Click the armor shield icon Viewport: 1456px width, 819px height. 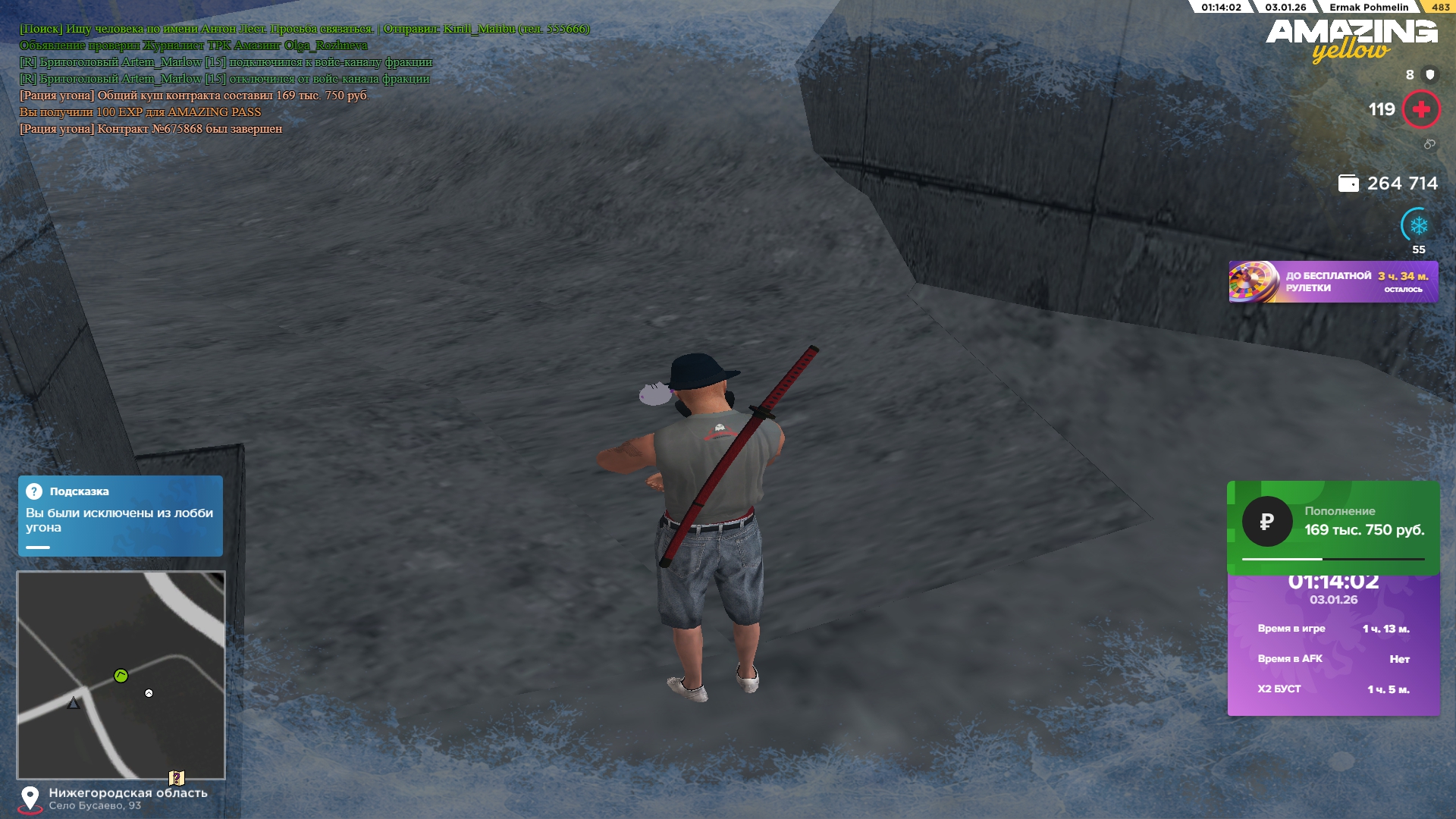pyautogui.click(x=1430, y=74)
